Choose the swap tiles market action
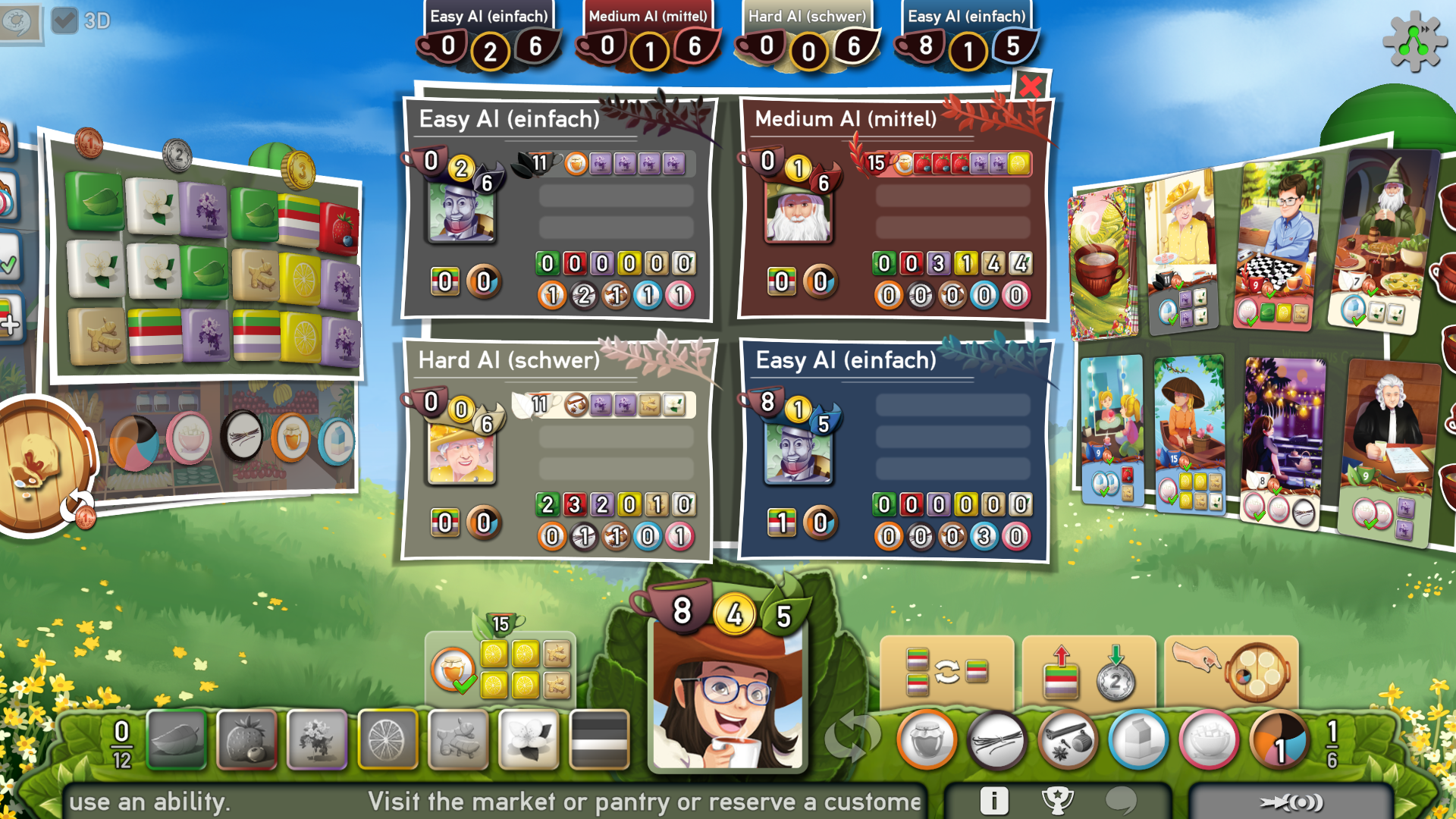 coord(946,671)
